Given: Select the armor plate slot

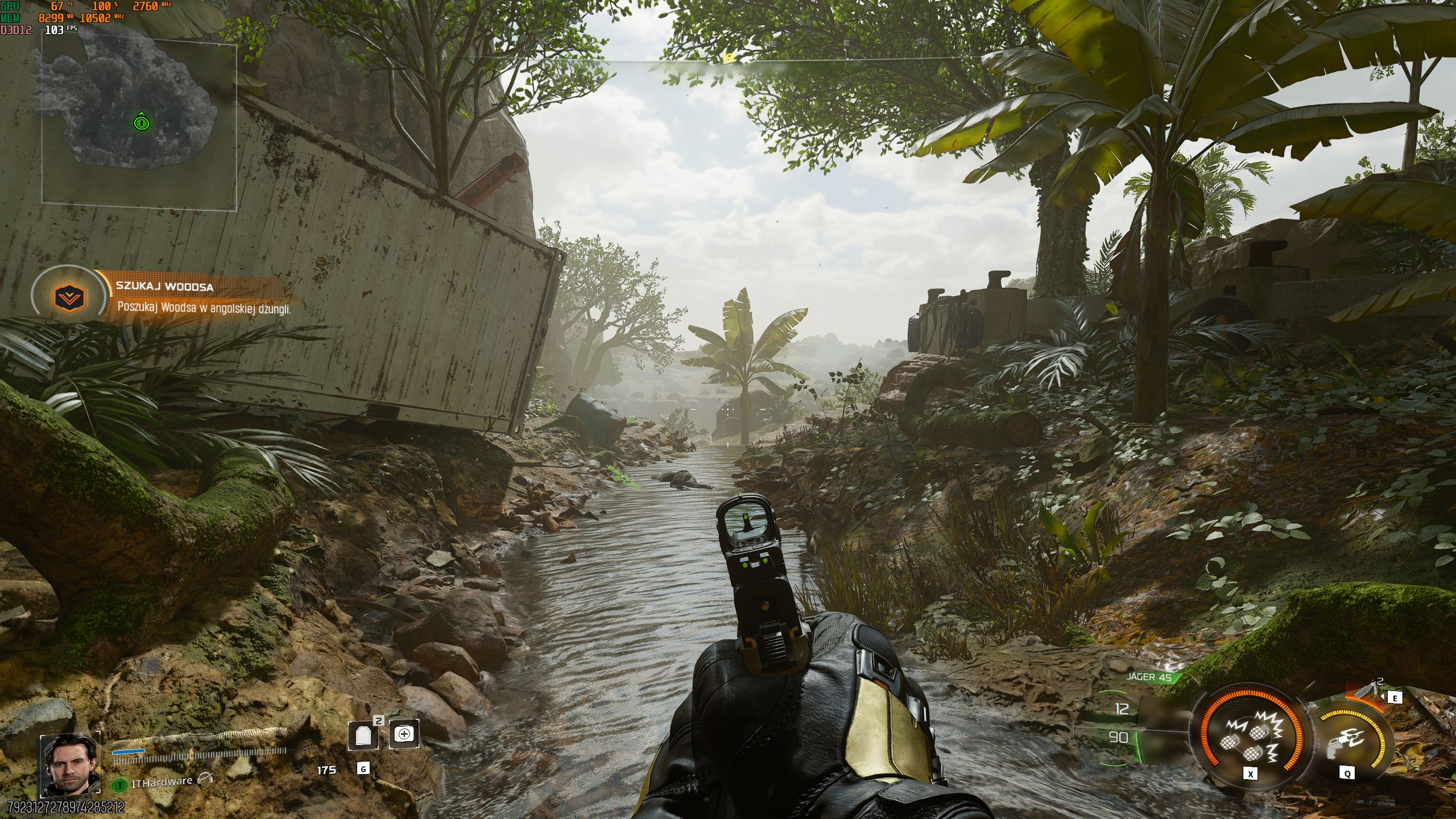Looking at the screenshot, I should 363,735.
